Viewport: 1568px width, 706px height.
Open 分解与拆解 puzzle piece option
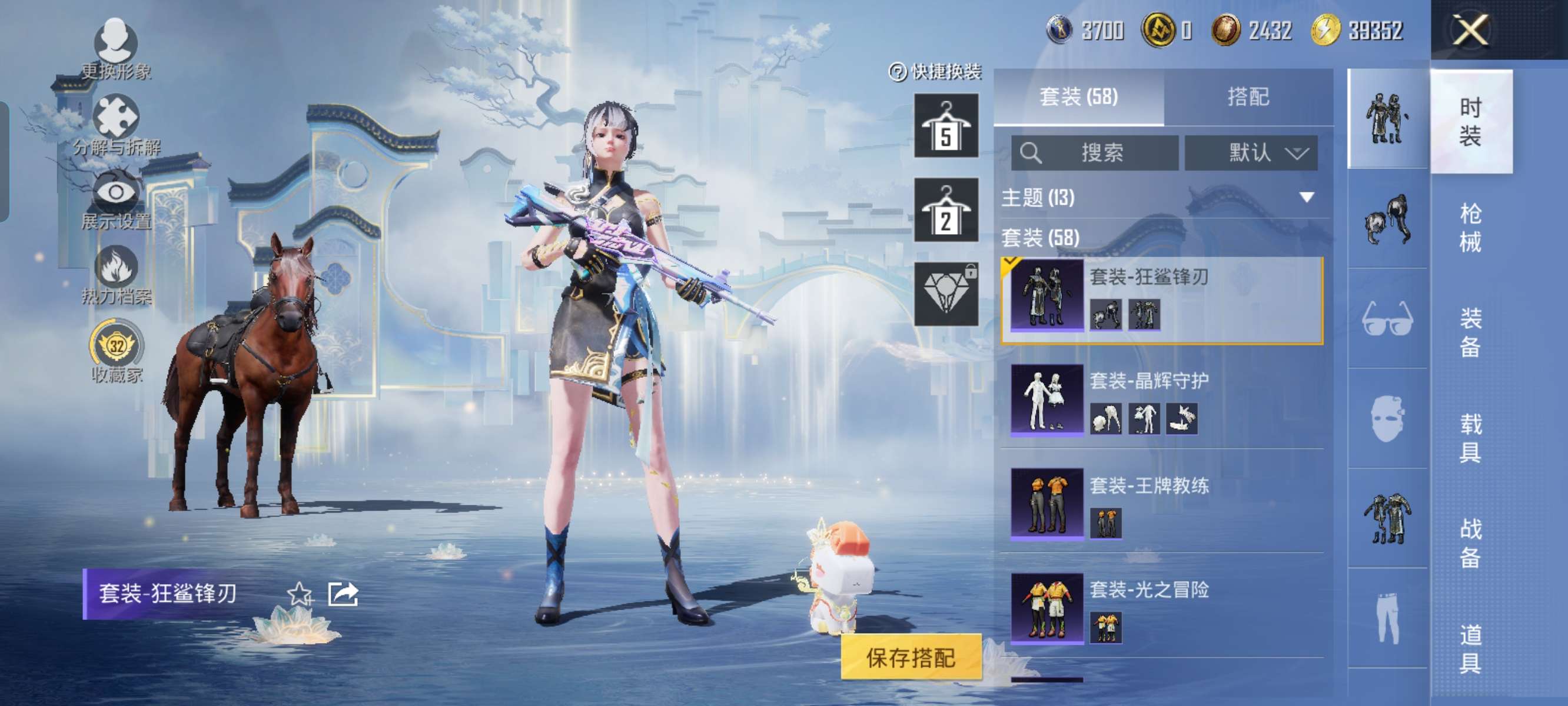(115, 125)
